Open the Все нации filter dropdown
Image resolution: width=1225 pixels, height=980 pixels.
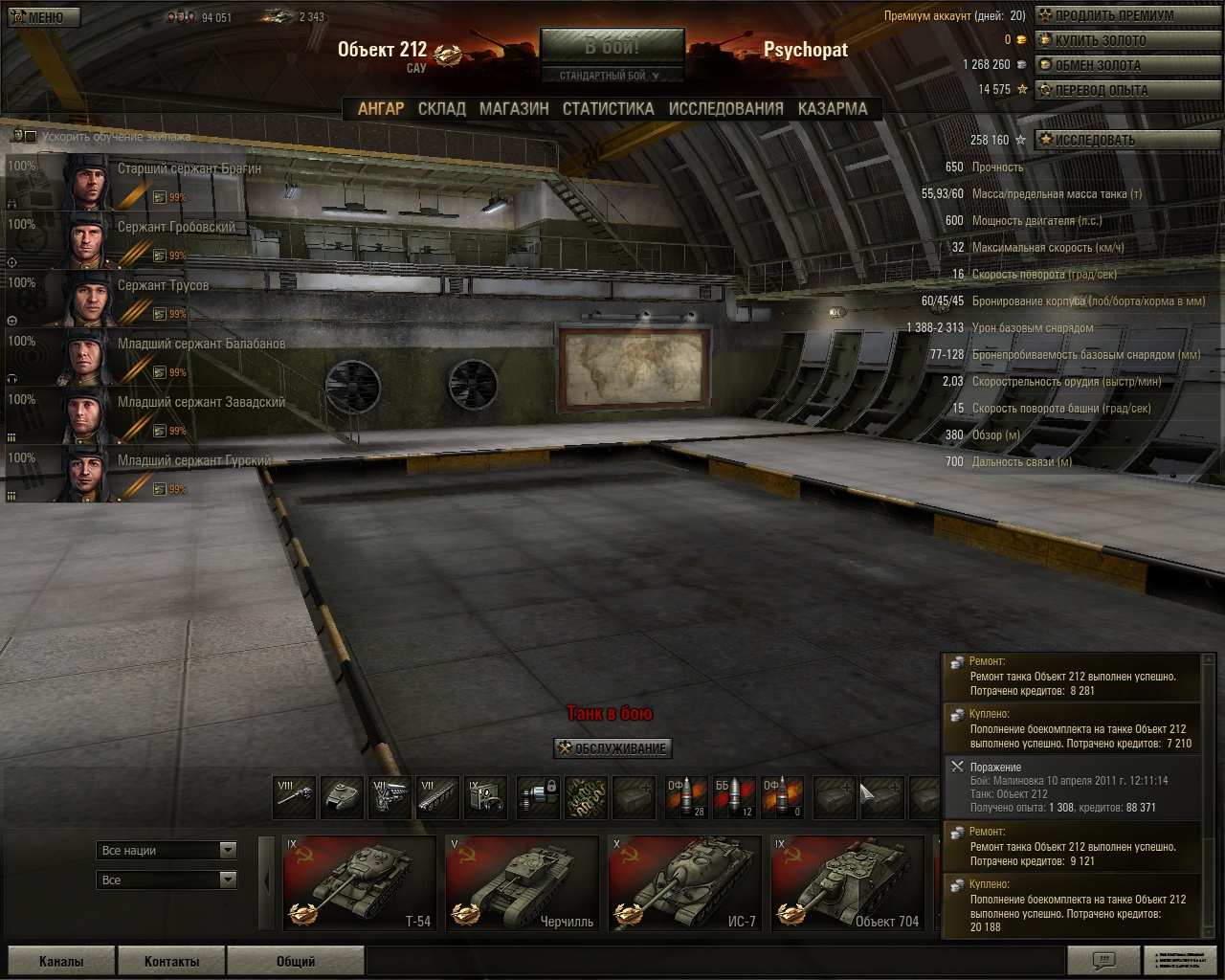pyautogui.click(x=167, y=850)
